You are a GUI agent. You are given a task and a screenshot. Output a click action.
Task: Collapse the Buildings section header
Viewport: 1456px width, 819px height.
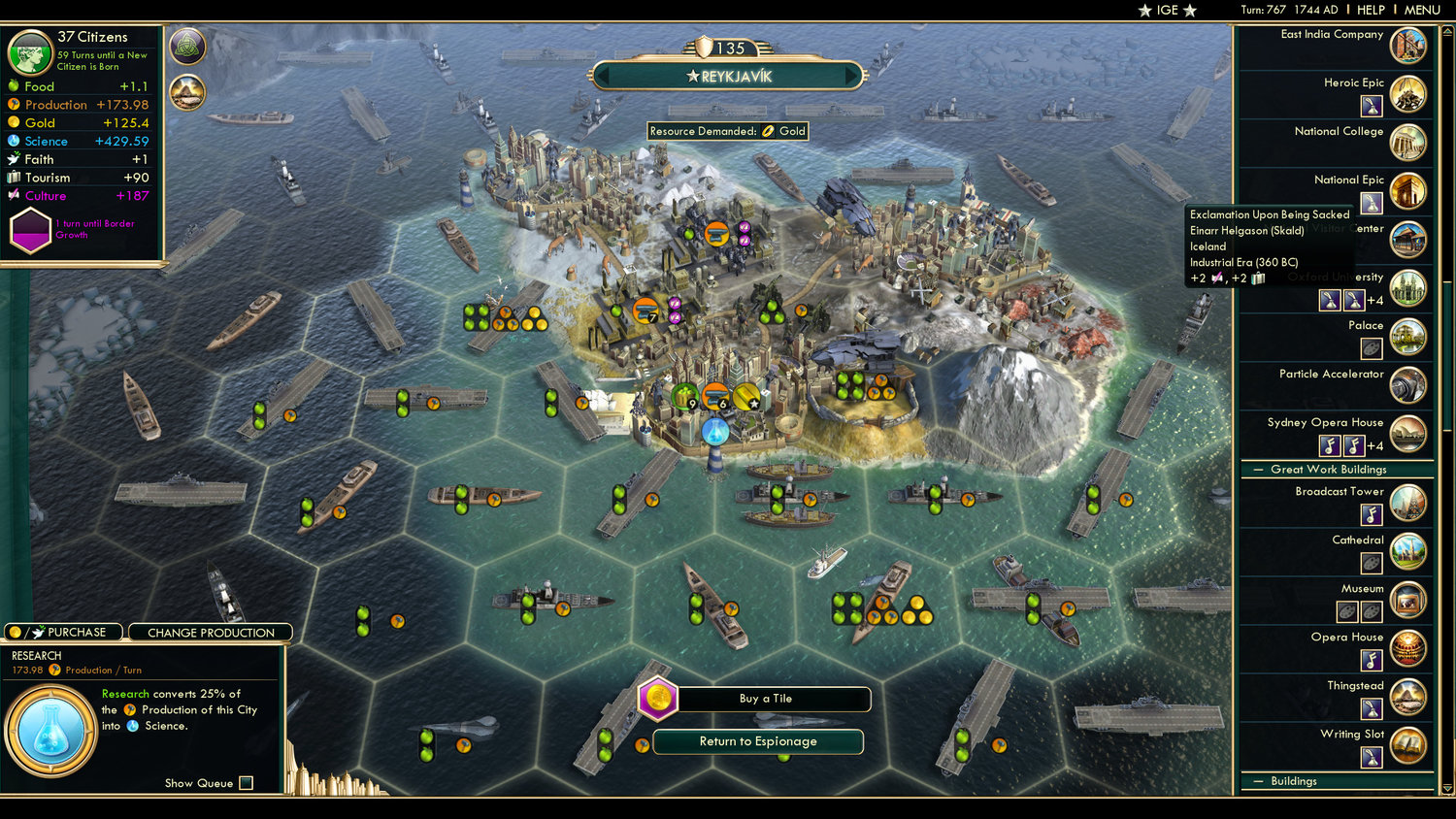point(1258,781)
